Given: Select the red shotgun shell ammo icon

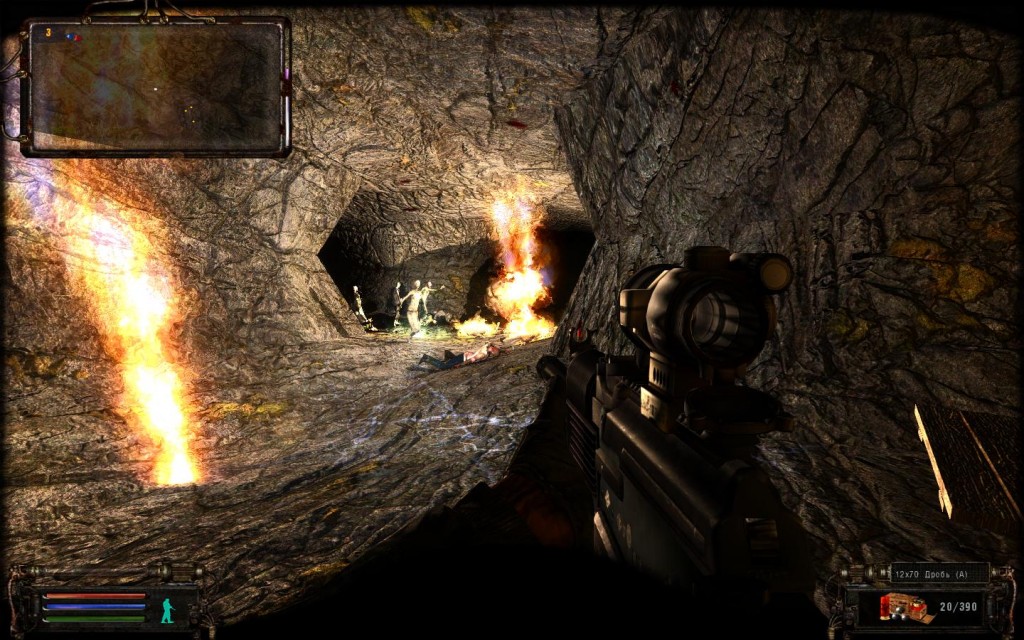Looking at the screenshot, I should [x=906, y=607].
